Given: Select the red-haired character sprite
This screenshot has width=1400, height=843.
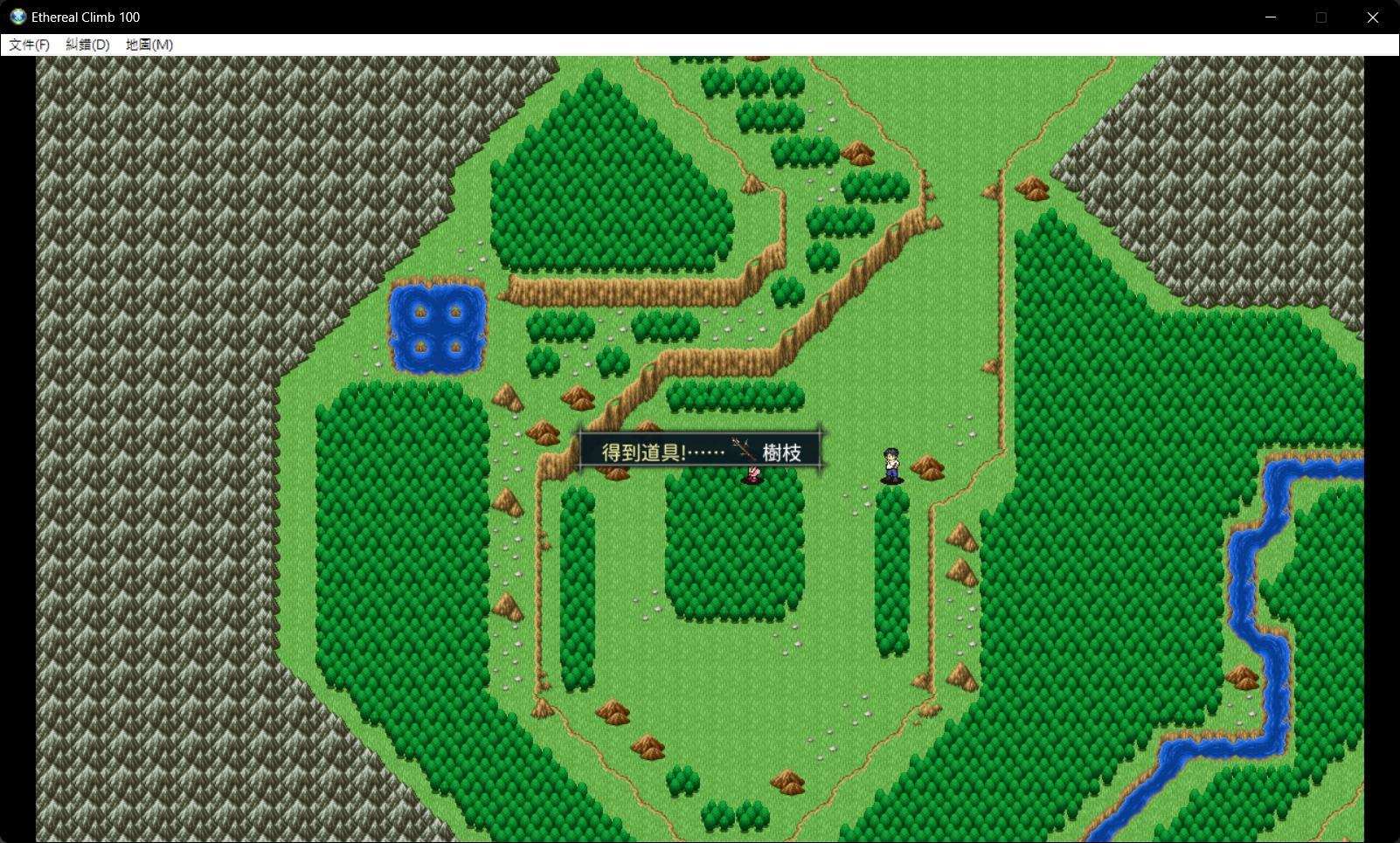Looking at the screenshot, I should pyautogui.click(x=752, y=474).
